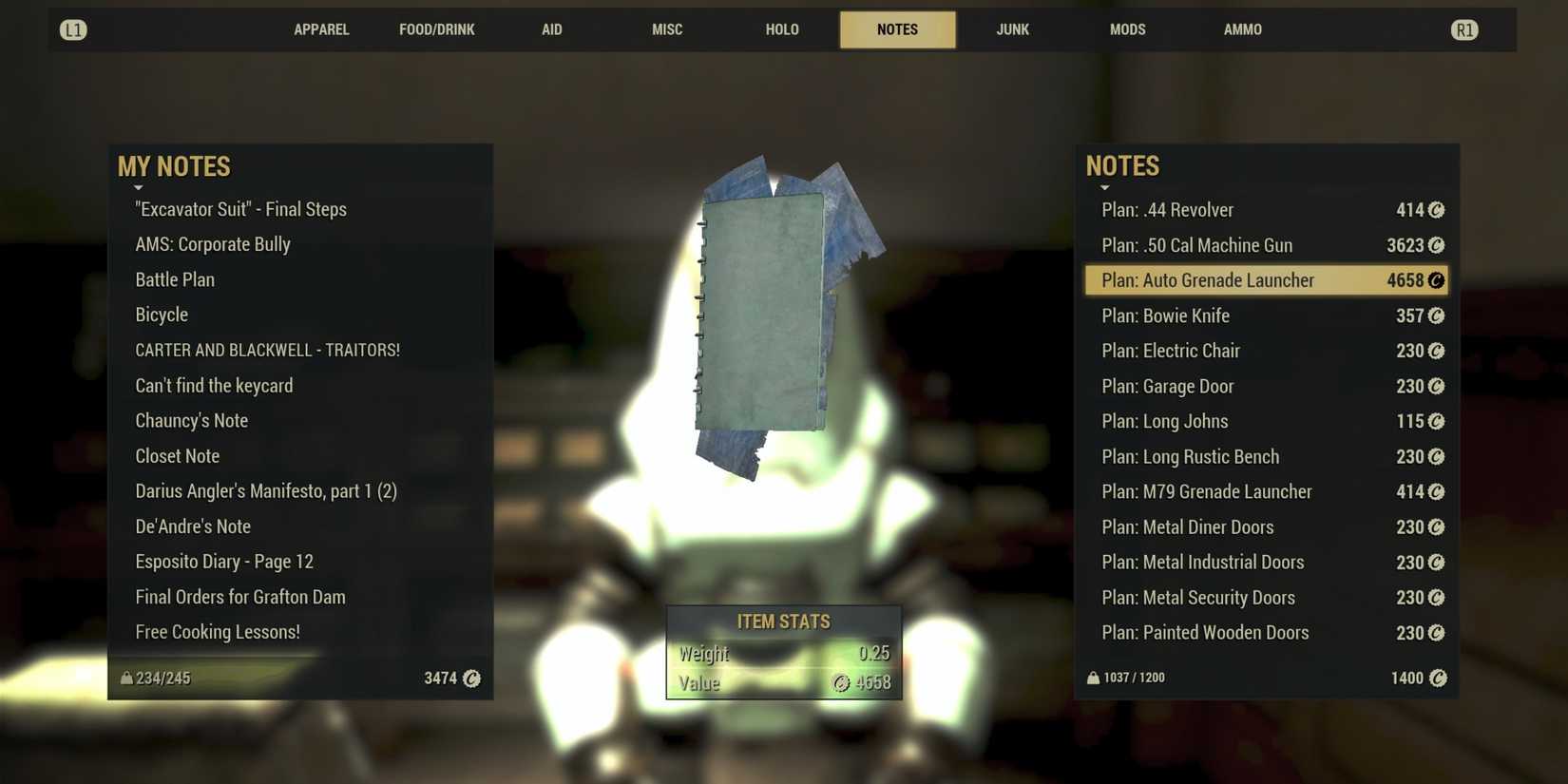Screen dimensions: 1568x784
Task: Select Plan: Metal Security Doors
Action: (x=1198, y=597)
